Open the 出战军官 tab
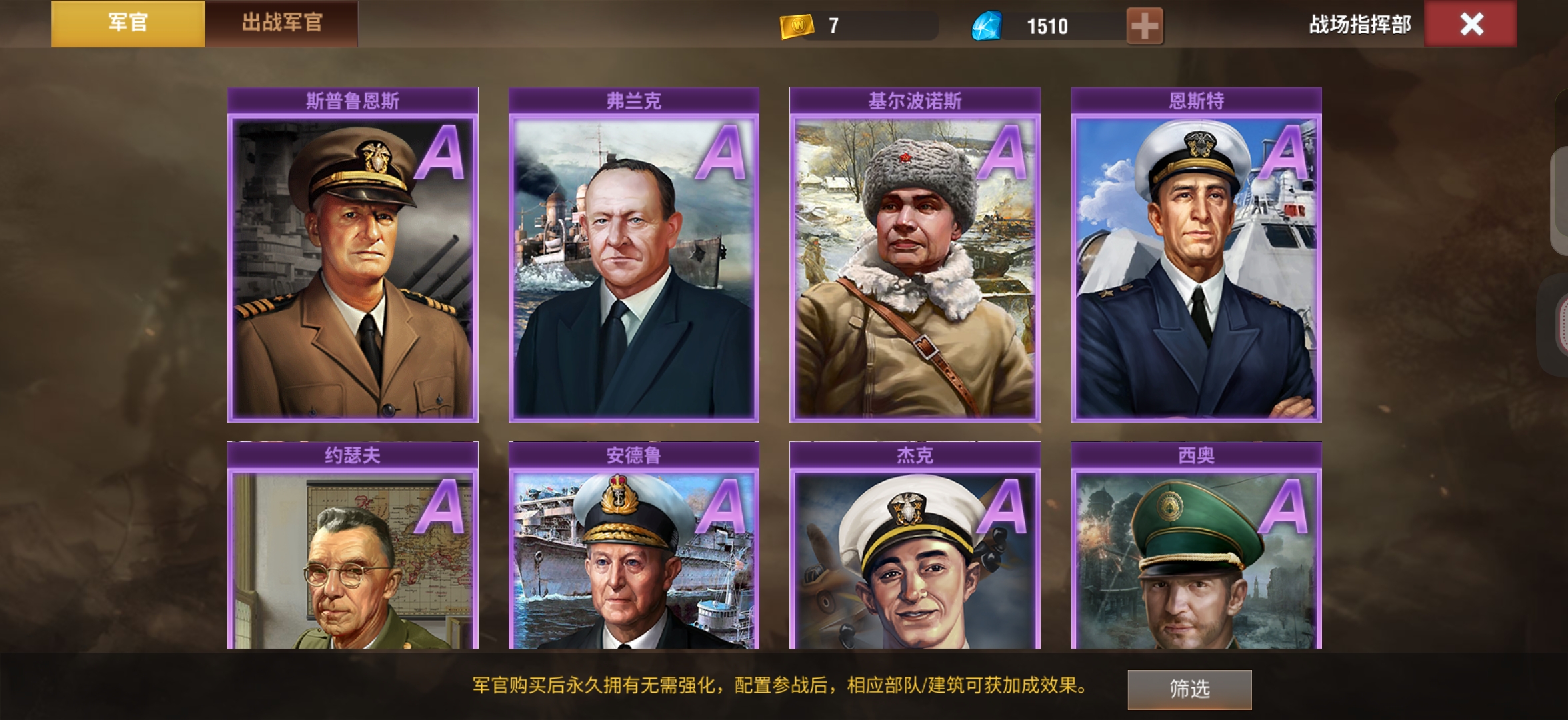Image resolution: width=1568 pixels, height=720 pixels. coord(281,23)
